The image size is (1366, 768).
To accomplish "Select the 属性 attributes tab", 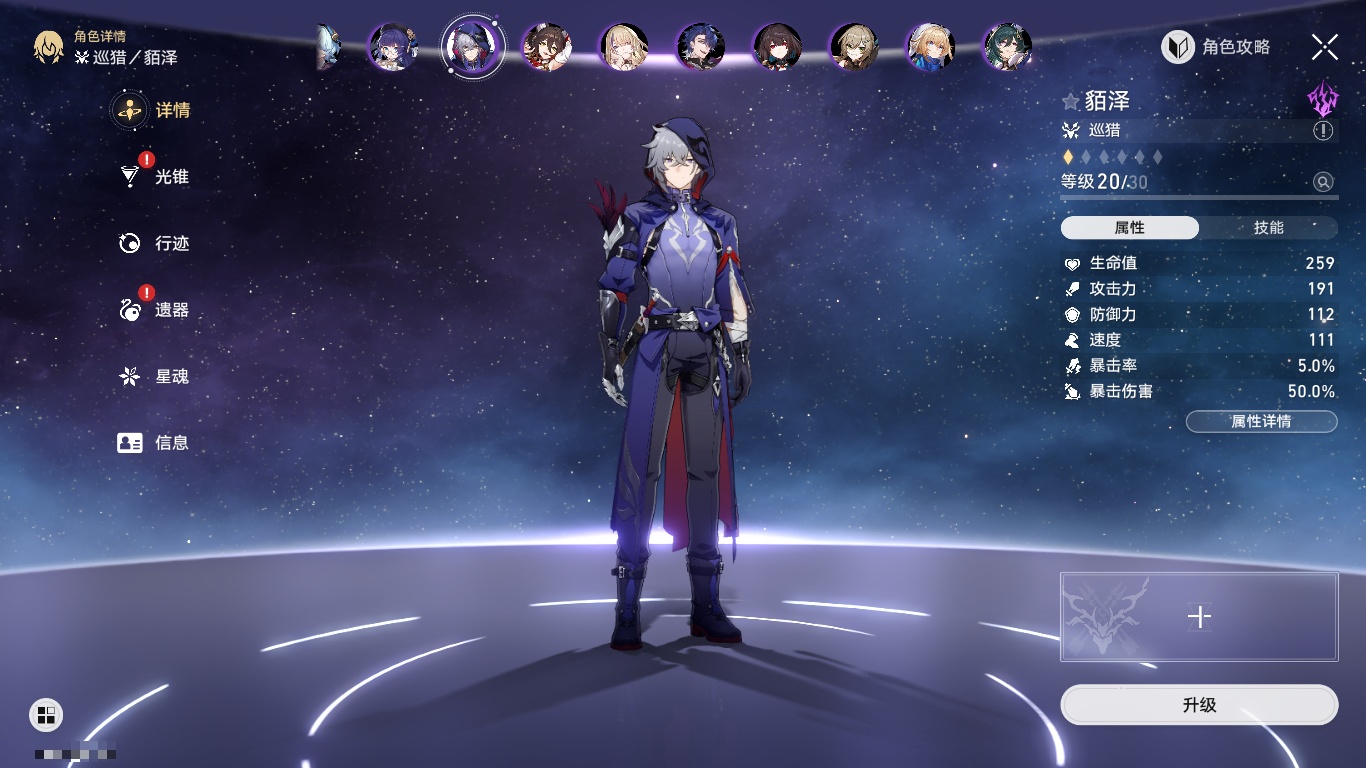I will pyautogui.click(x=1130, y=228).
